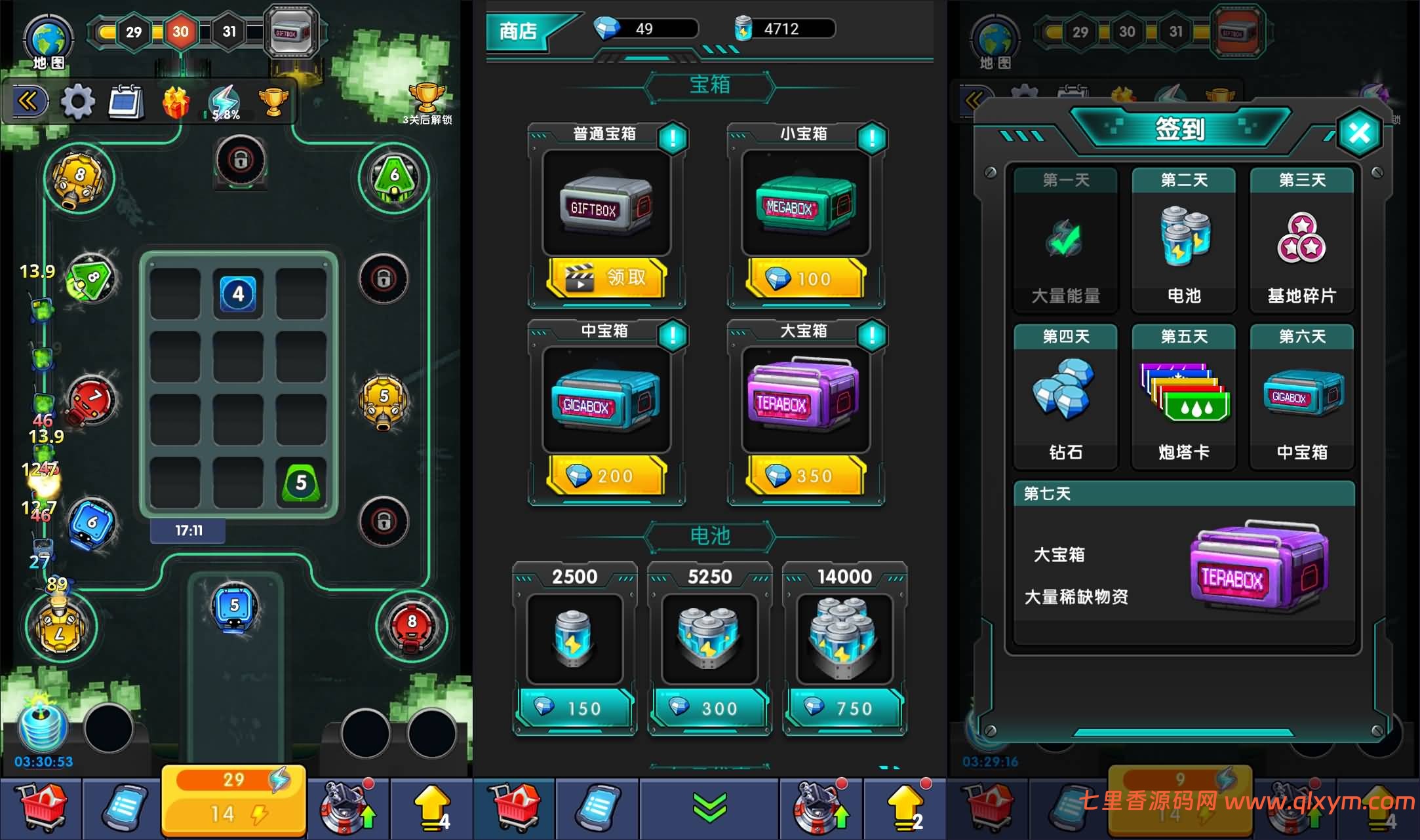Collapse the toolbar with the double-chevron arrow

[28, 101]
